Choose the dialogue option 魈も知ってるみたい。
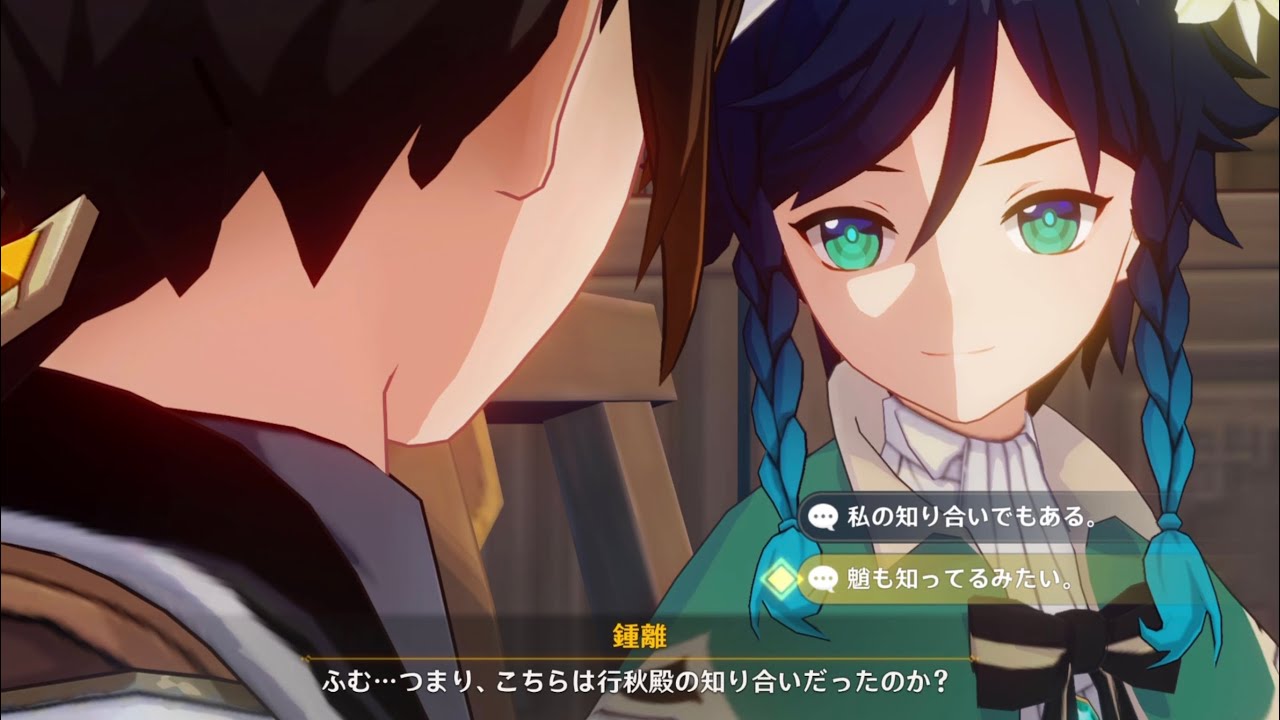Viewport: 1280px width, 720px height. pyautogui.click(x=958, y=578)
